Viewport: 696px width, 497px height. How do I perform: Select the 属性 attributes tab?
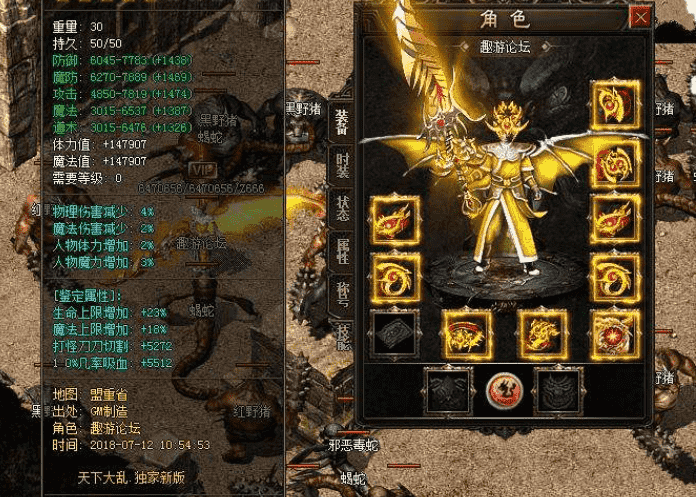[340, 251]
